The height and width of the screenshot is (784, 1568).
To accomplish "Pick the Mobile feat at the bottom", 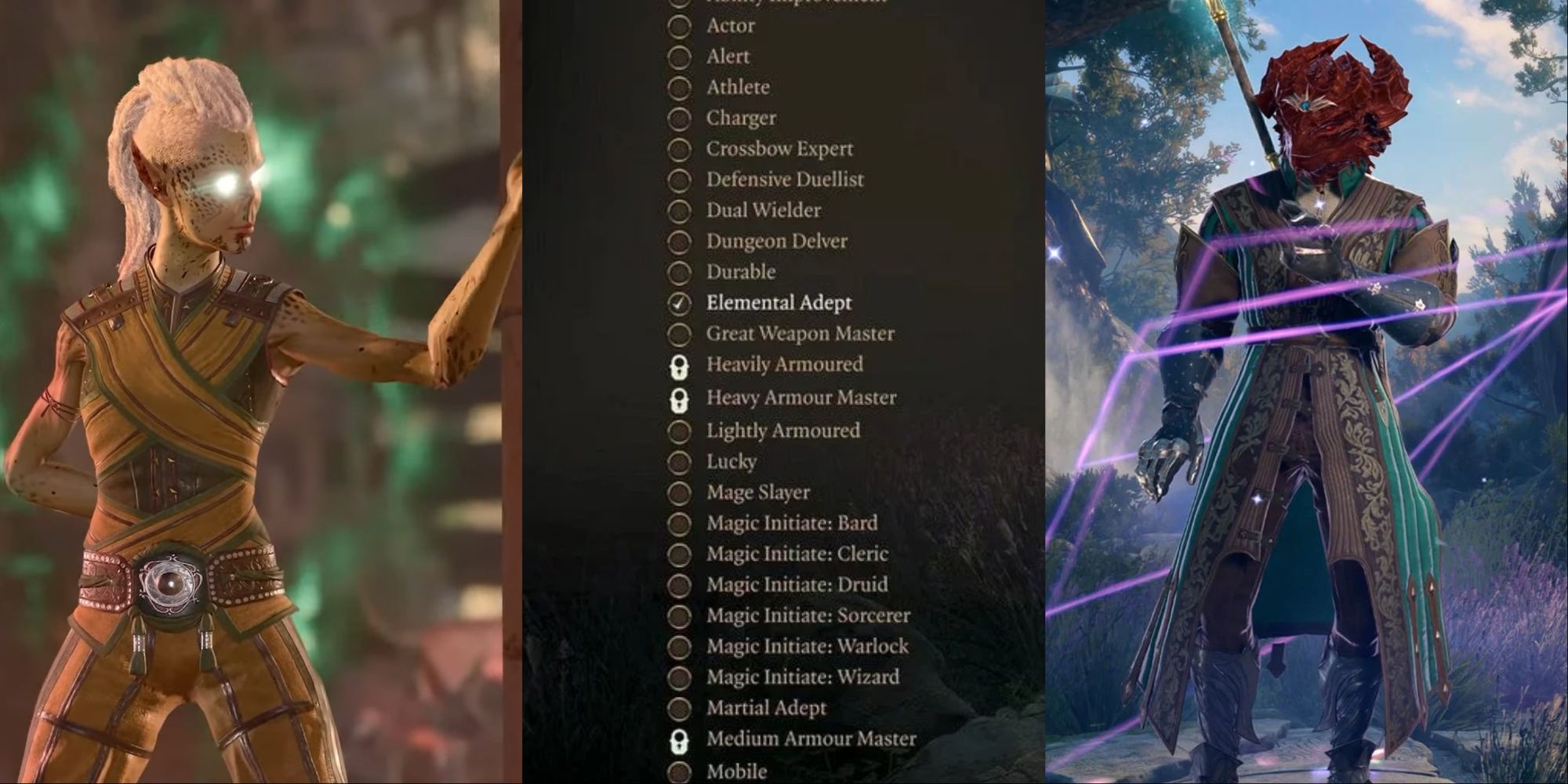I will (678, 769).
